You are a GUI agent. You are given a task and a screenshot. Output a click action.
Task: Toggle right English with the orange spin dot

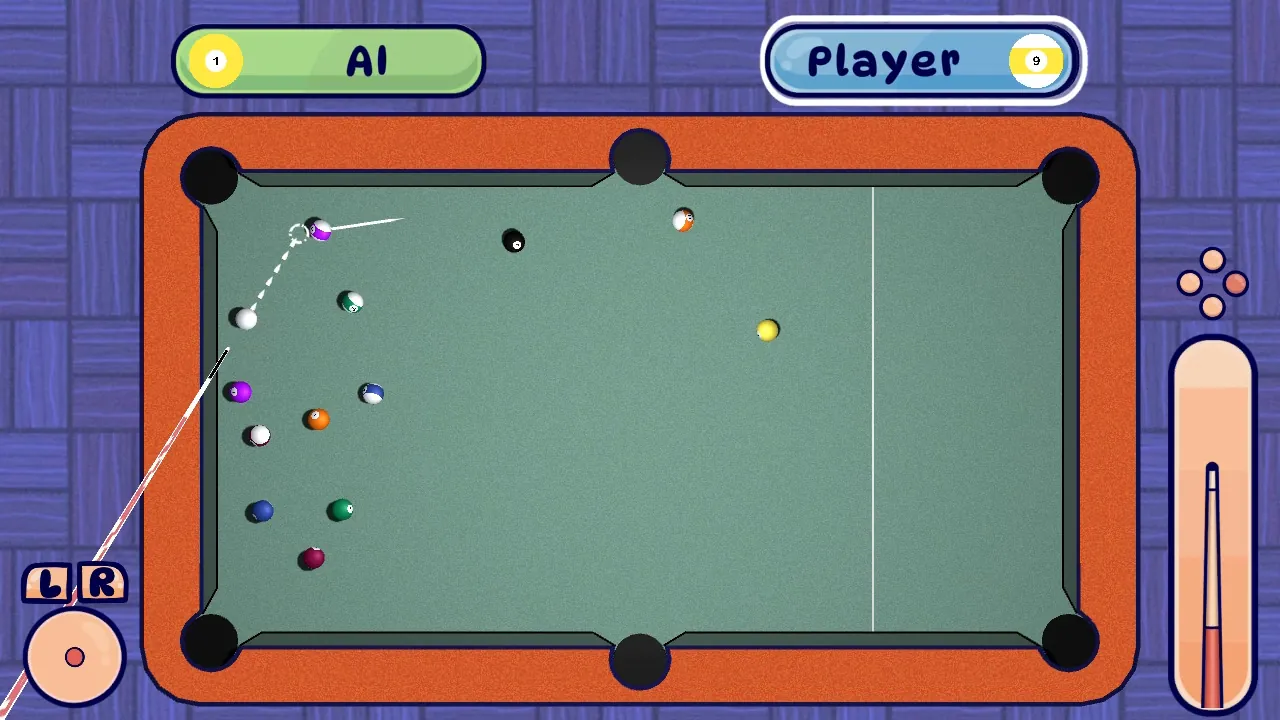(x=1236, y=283)
